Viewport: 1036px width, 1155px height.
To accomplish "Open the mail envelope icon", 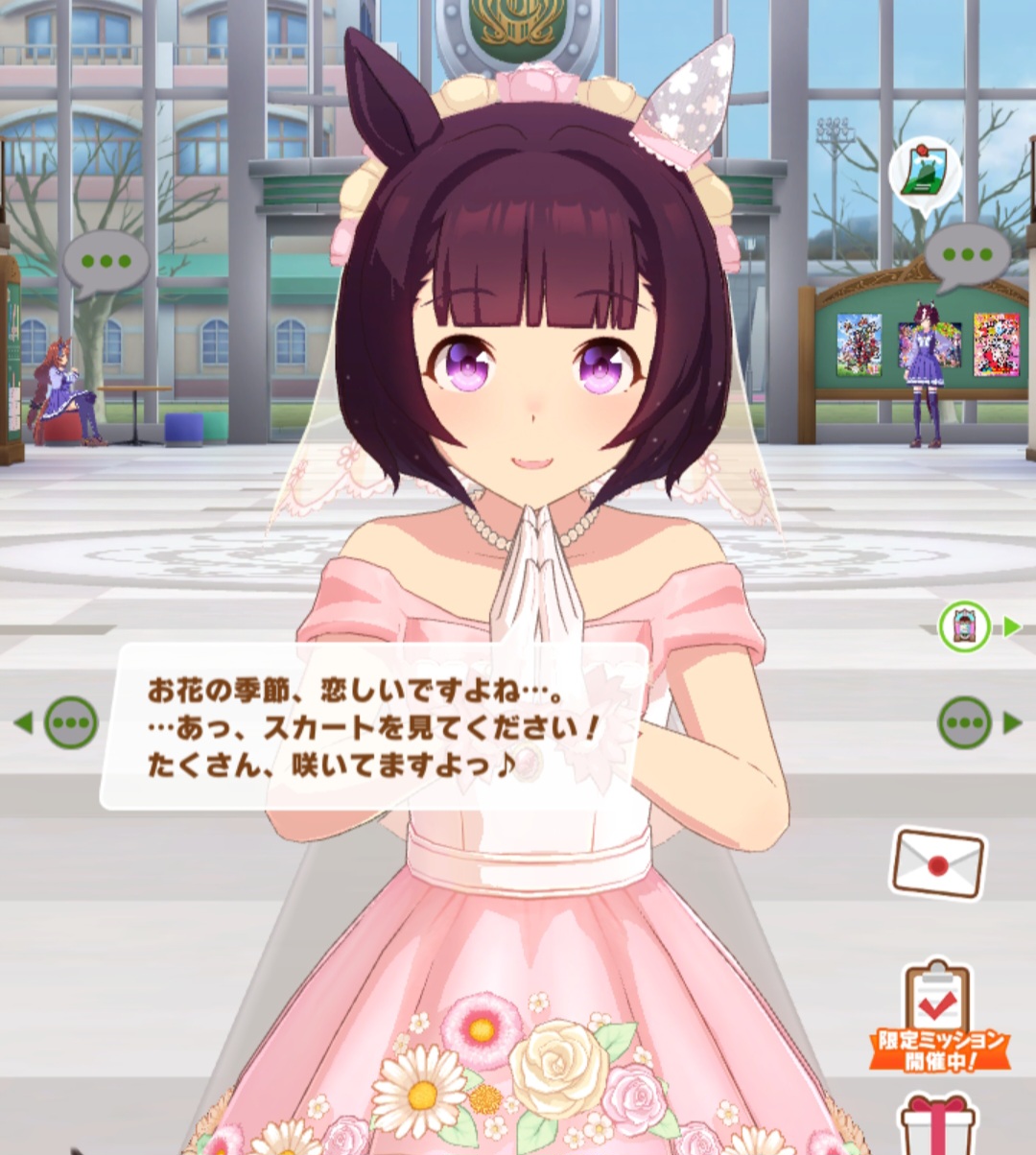I will (x=937, y=862).
